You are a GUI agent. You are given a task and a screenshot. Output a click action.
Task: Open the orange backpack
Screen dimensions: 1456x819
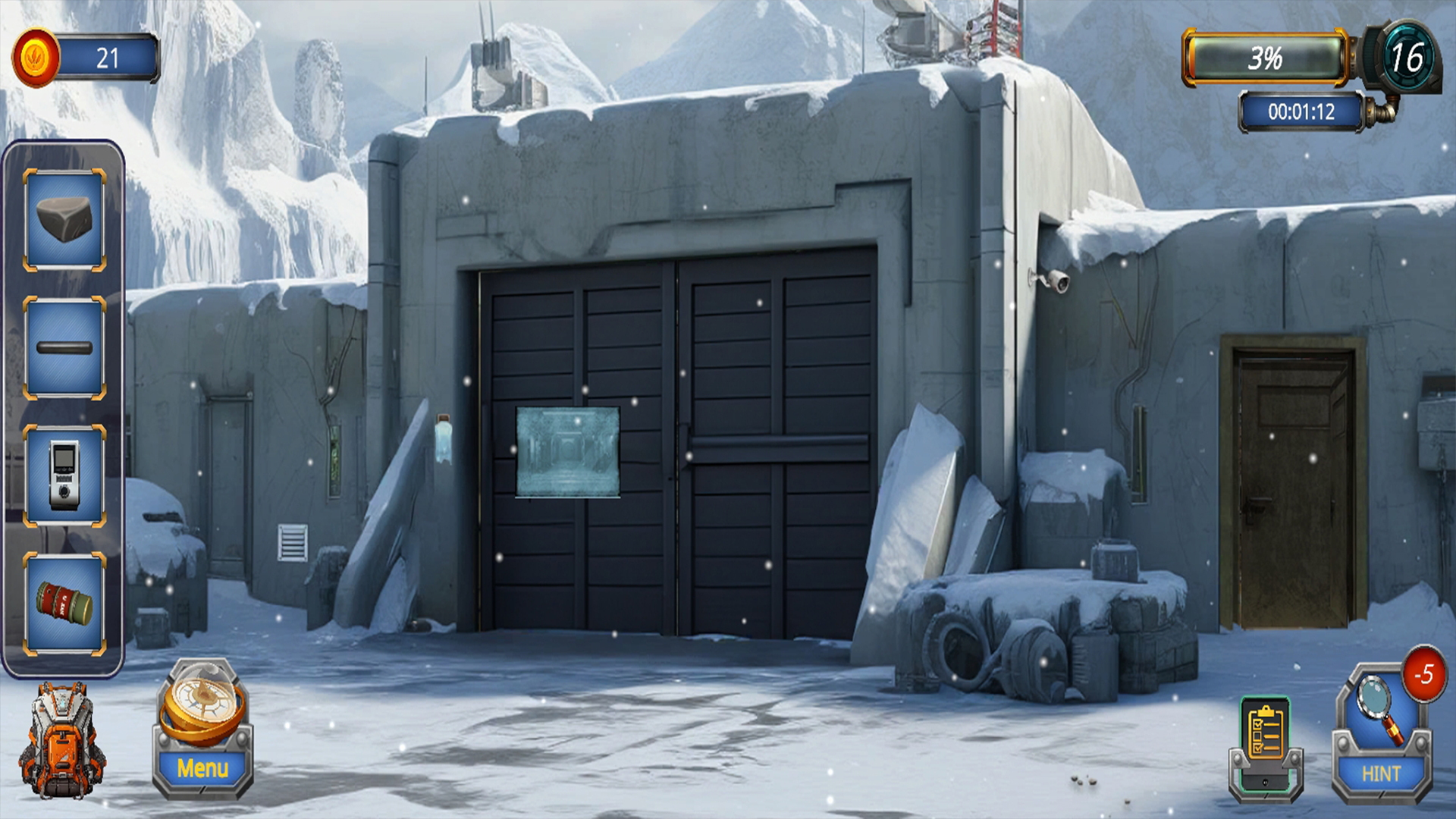pyautogui.click(x=62, y=739)
